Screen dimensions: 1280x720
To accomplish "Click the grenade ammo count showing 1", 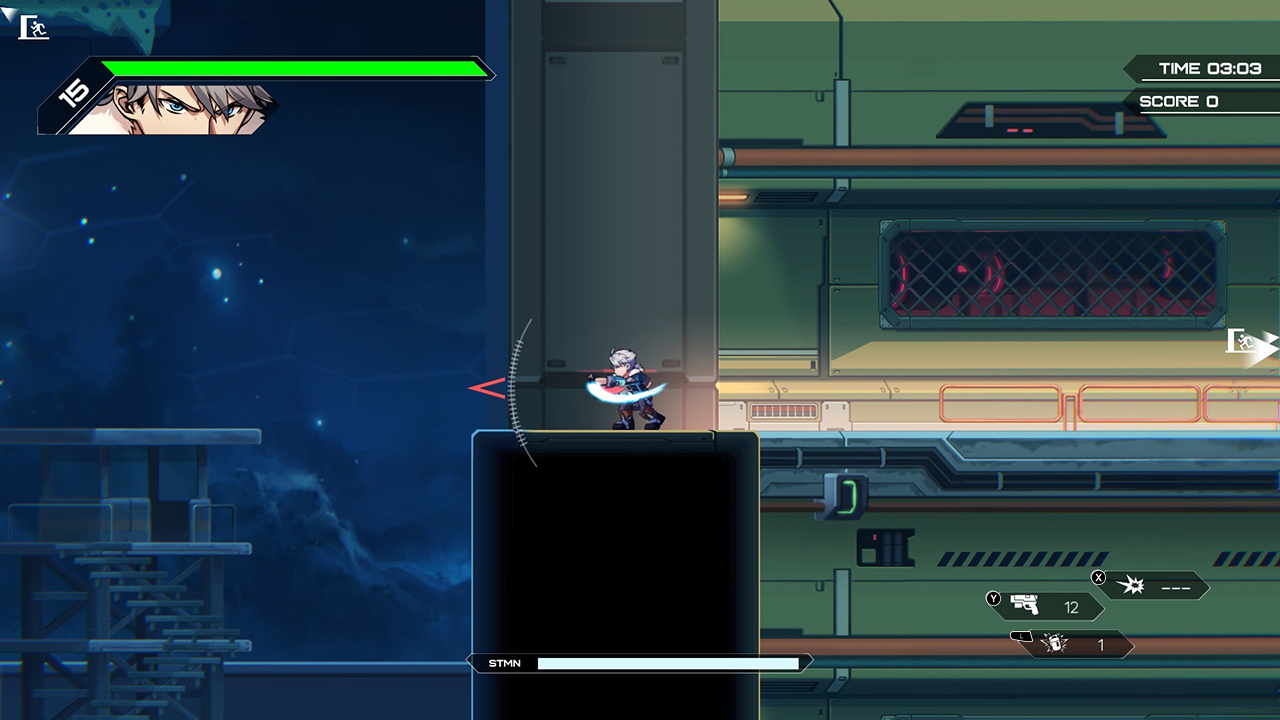I will tap(1100, 646).
